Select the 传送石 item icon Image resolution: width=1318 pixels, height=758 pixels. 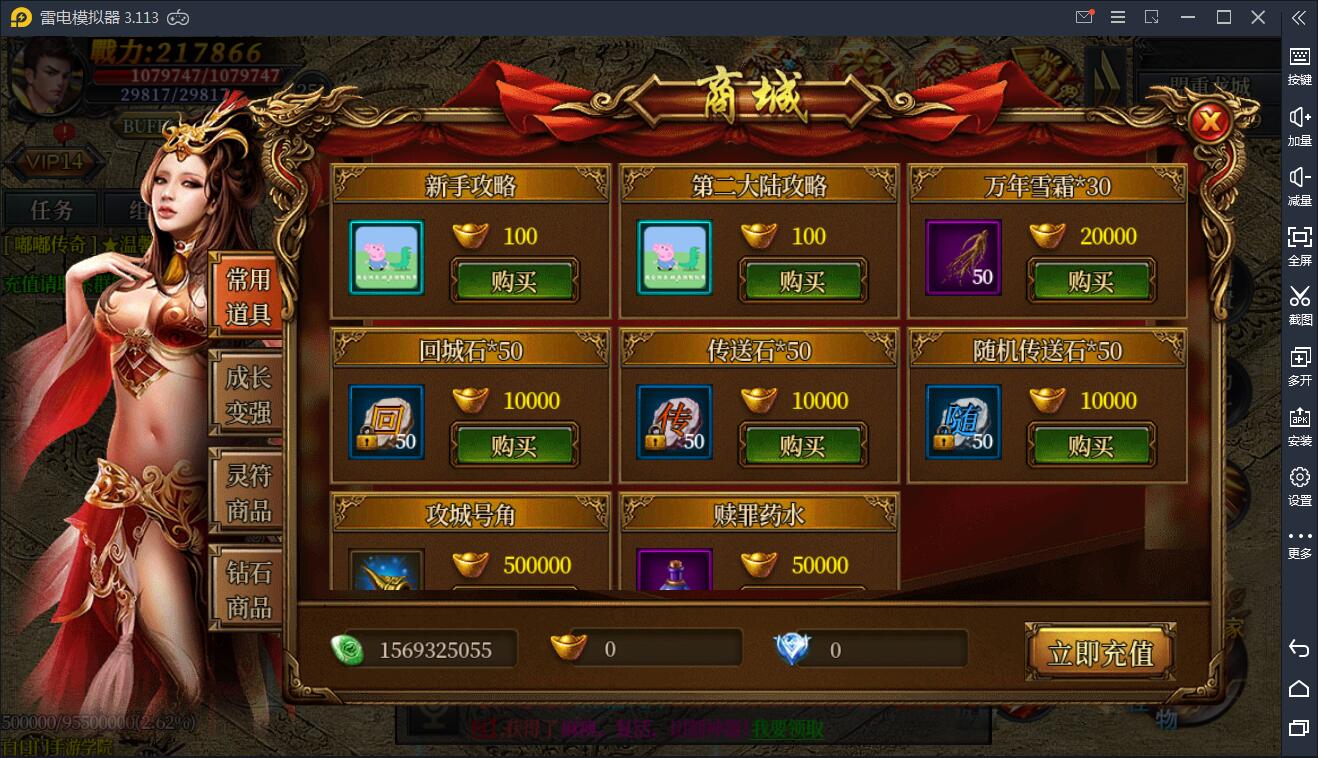(x=675, y=422)
